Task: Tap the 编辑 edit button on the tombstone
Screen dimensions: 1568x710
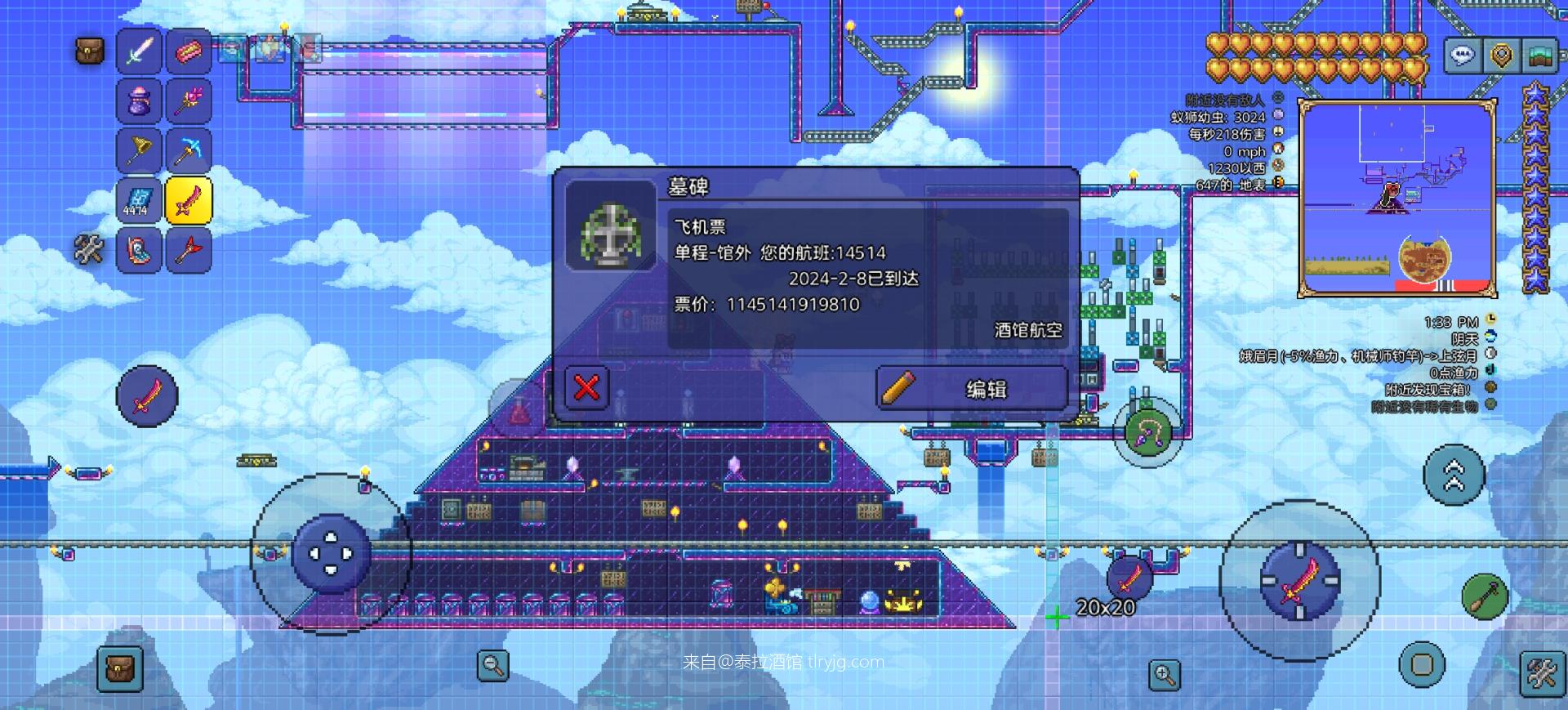Action: coord(971,388)
